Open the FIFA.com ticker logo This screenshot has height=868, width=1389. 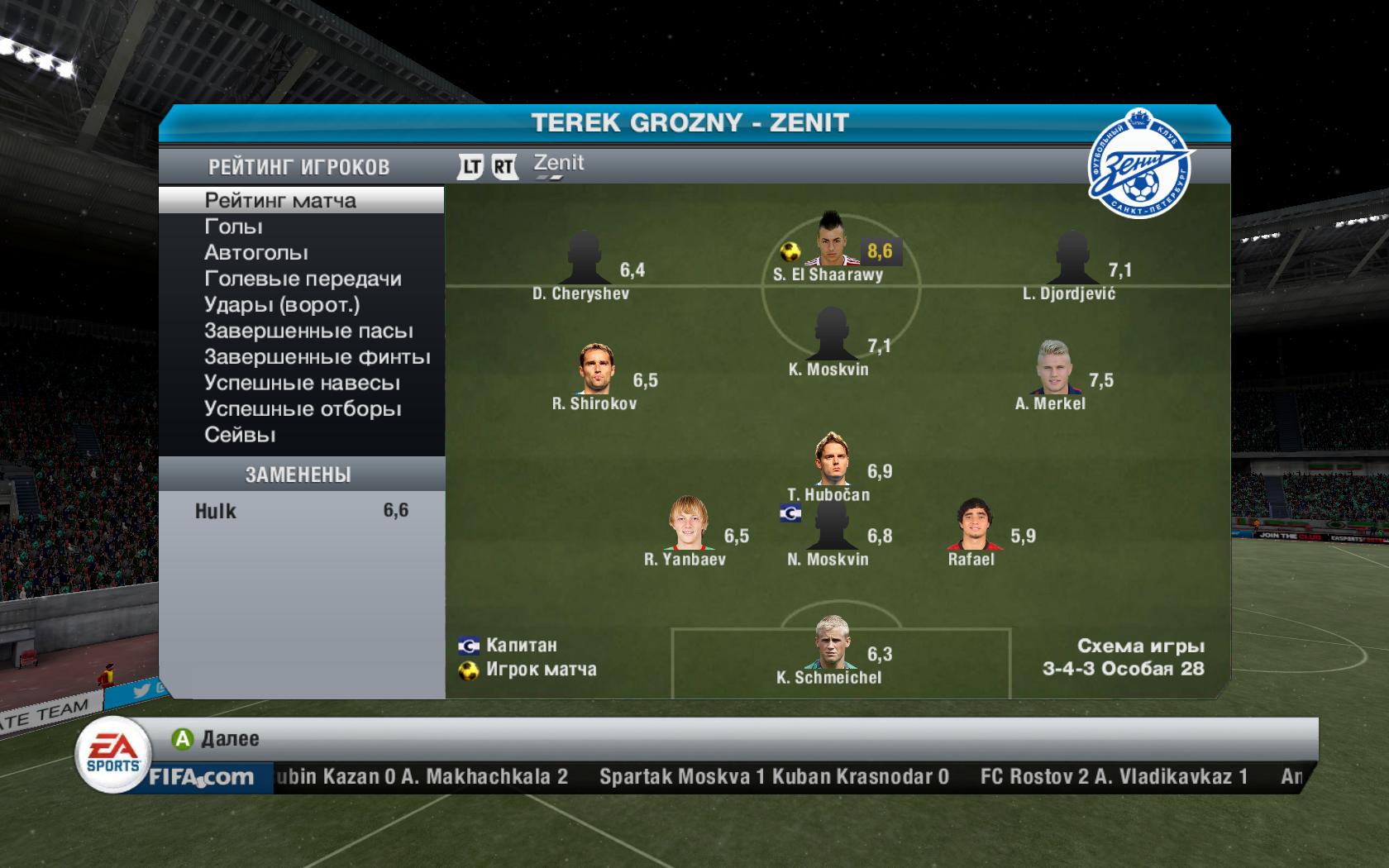point(201,777)
